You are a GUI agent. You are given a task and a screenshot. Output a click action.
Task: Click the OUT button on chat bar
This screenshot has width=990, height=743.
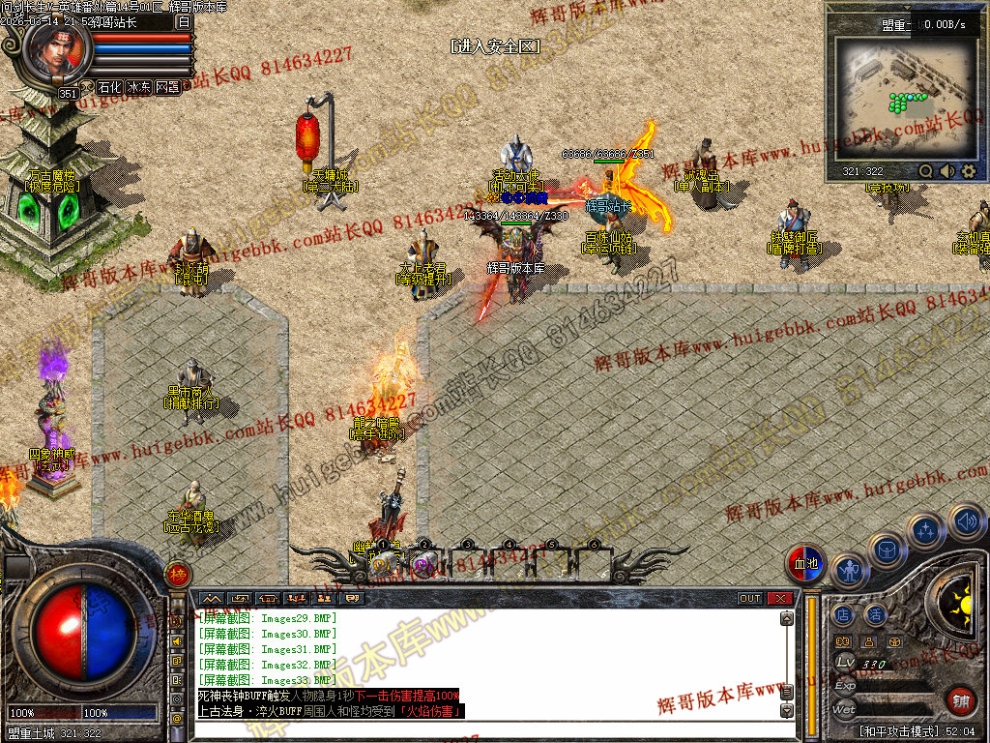pos(750,598)
